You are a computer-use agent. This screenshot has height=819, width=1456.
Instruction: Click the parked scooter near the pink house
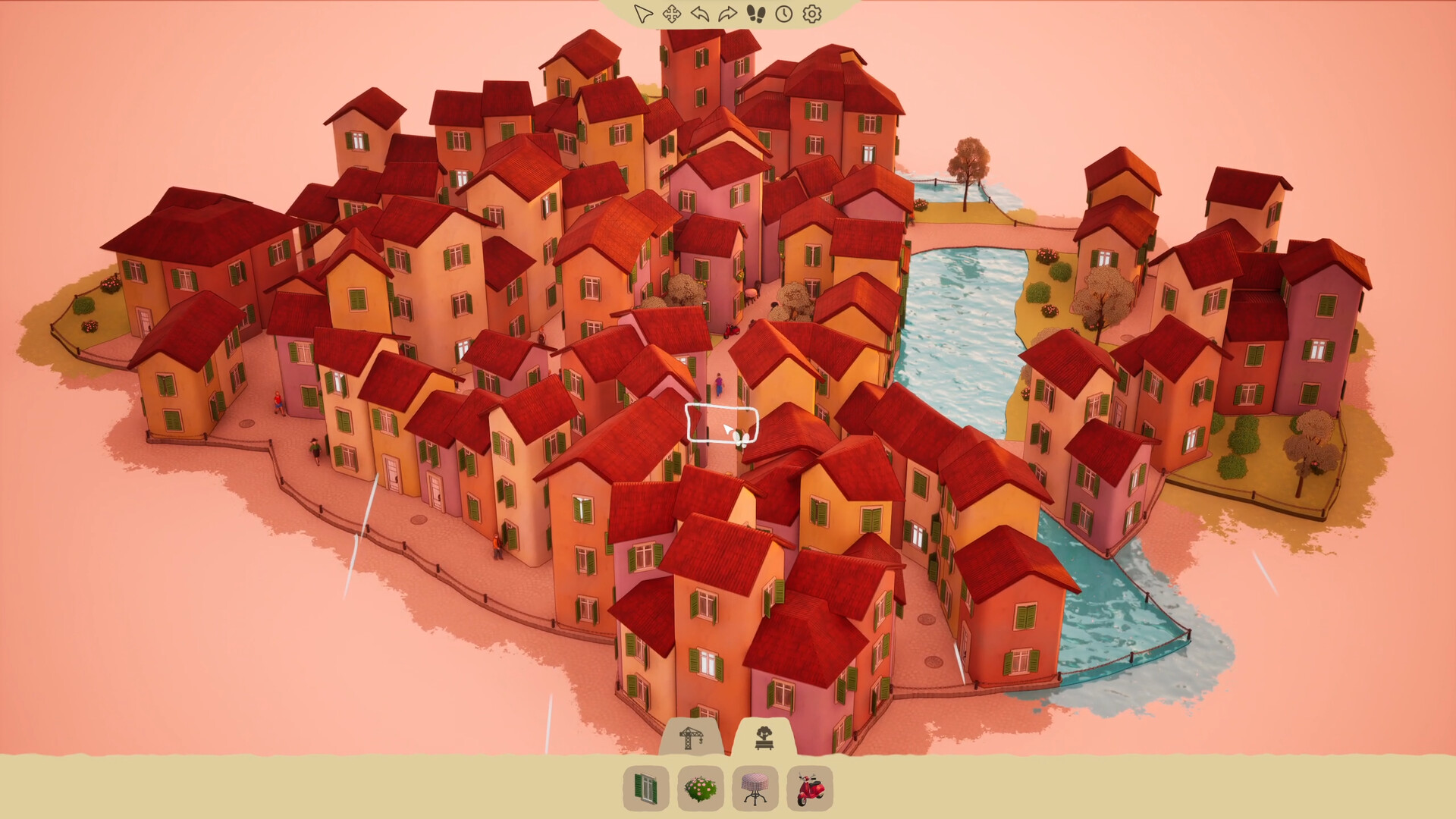coord(730,331)
